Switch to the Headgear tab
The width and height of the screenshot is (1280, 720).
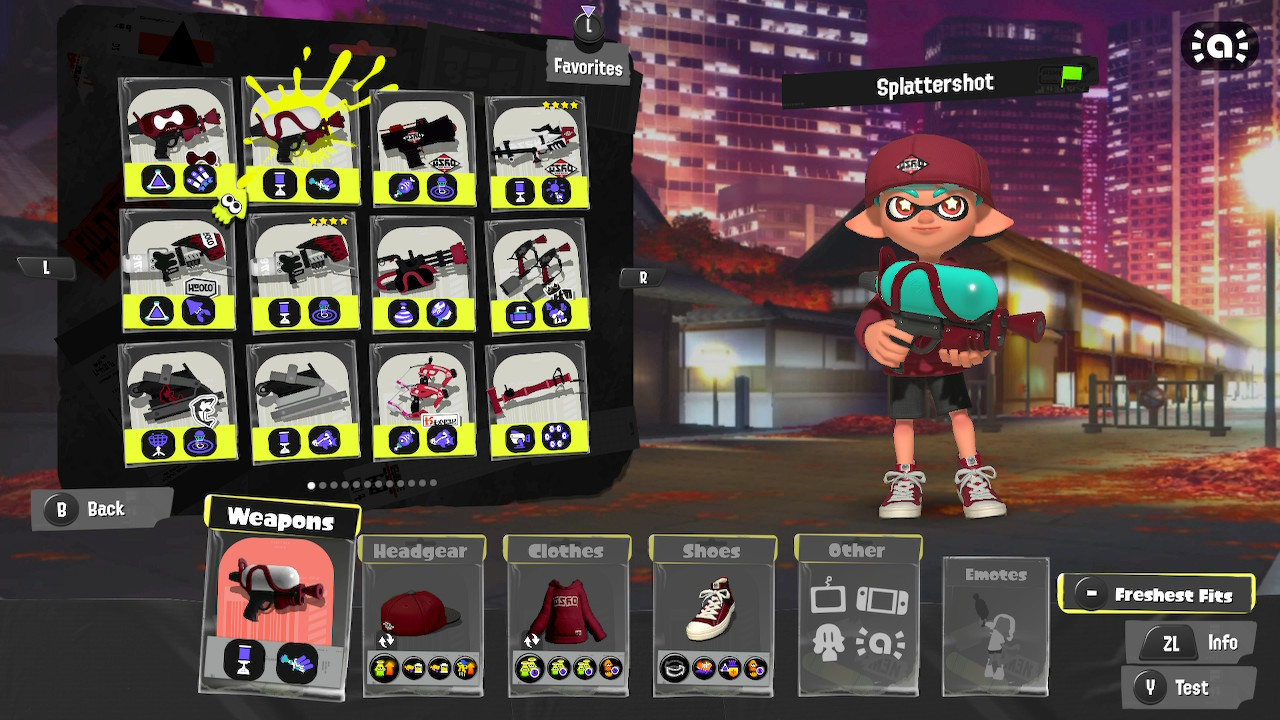[x=422, y=550]
